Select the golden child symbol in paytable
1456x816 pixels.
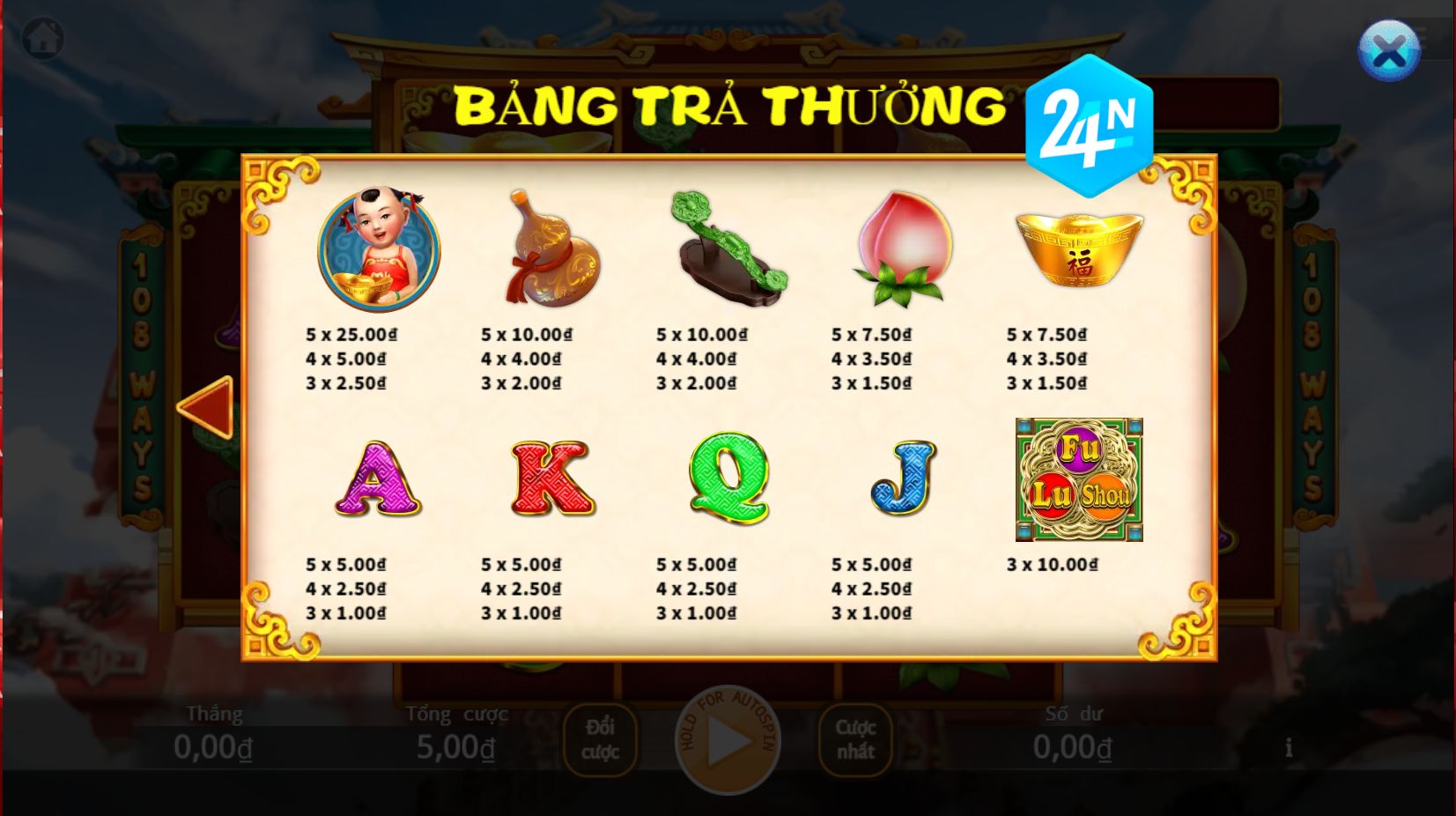pyautogui.click(x=379, y=249)
